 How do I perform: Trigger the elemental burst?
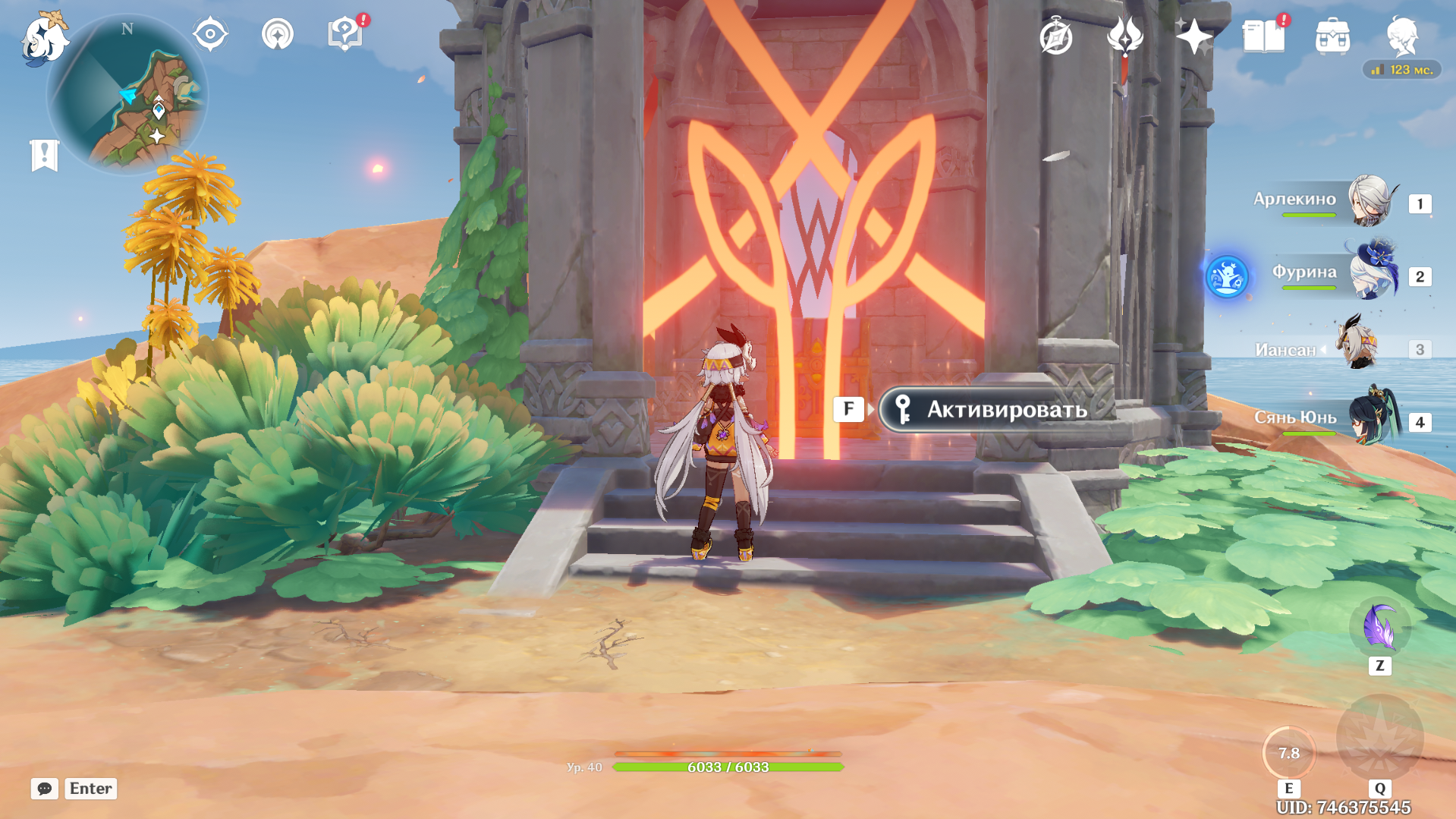(x=1379, y=738)
